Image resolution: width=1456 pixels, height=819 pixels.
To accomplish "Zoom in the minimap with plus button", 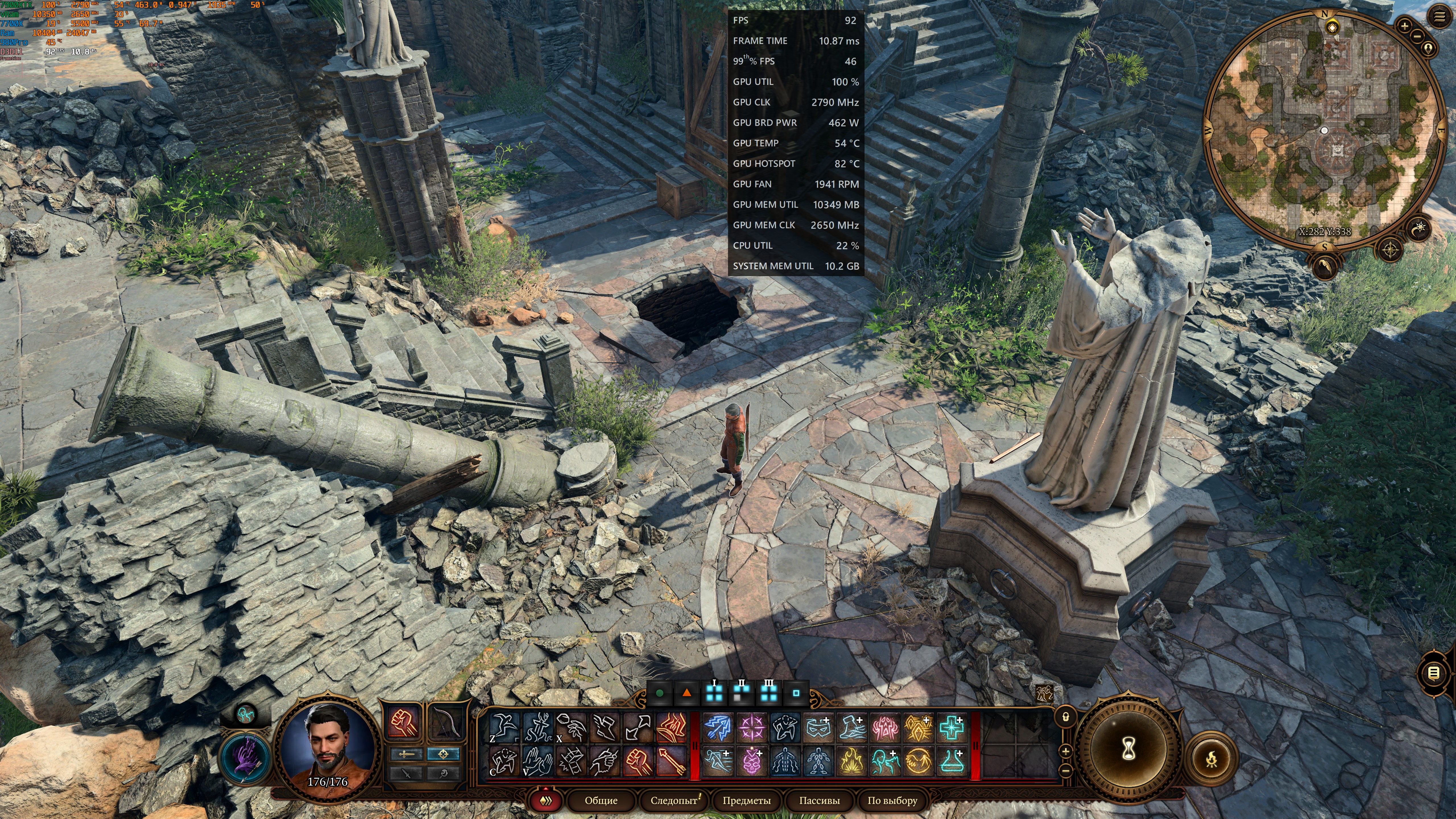I will coord(1405,25).
